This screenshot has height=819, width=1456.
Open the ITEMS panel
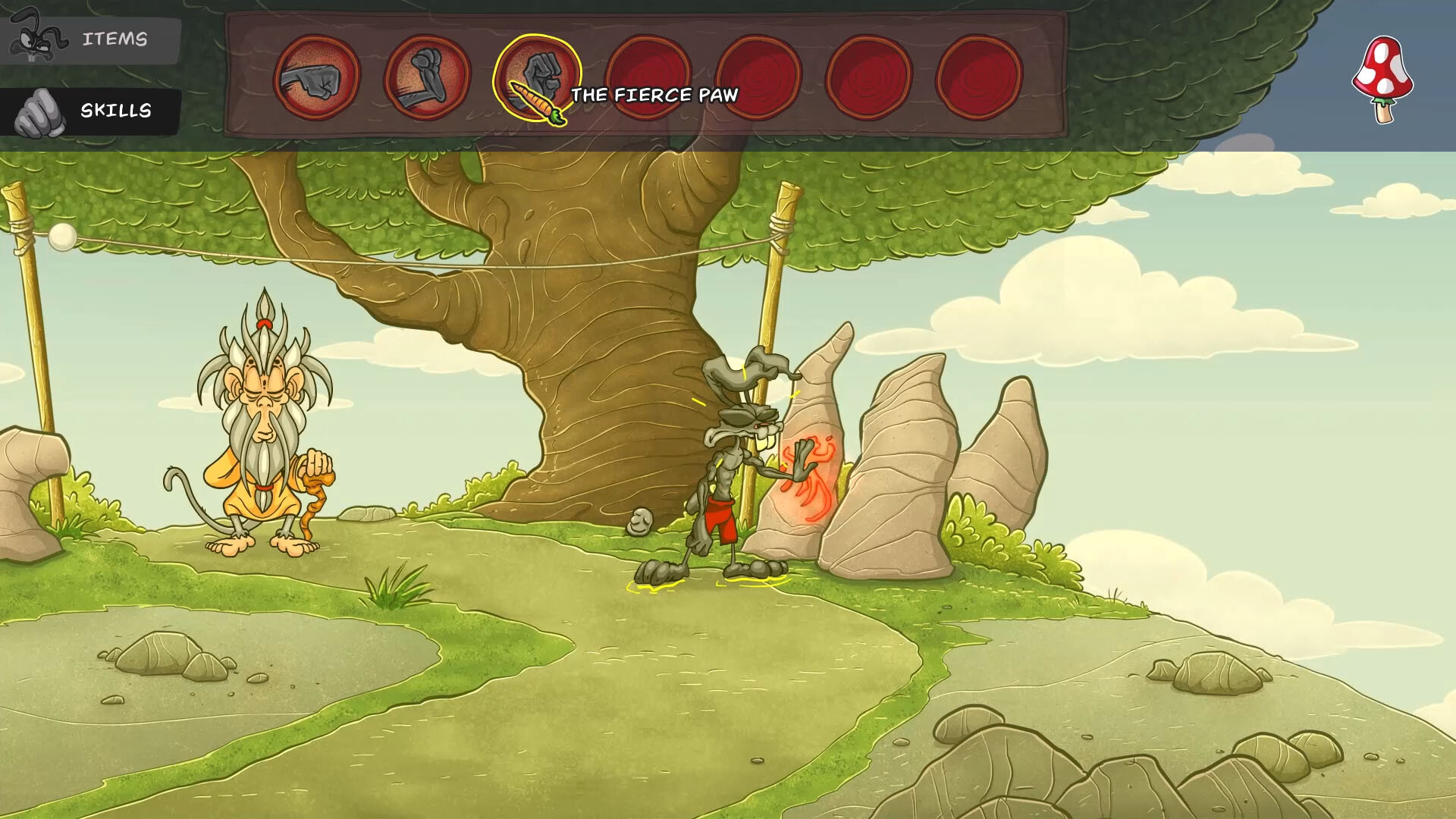pyautogui.click(x=115, y=39)
